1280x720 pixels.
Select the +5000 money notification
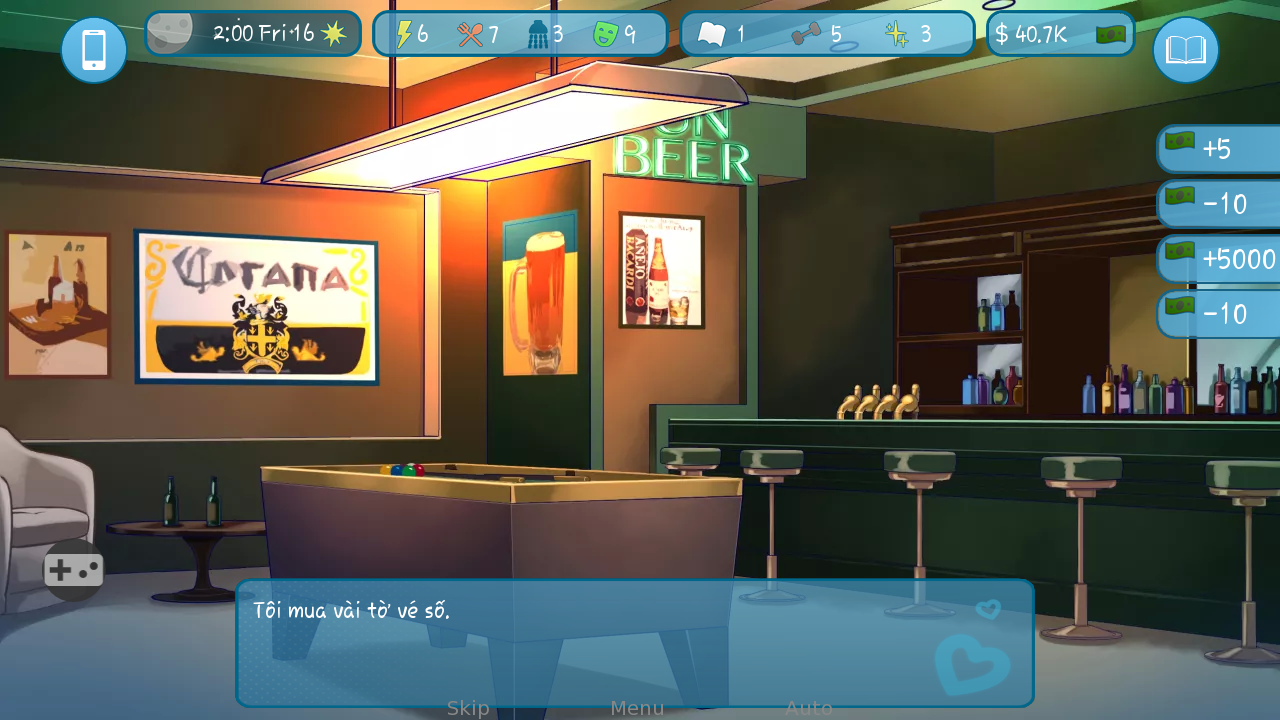1220,259
